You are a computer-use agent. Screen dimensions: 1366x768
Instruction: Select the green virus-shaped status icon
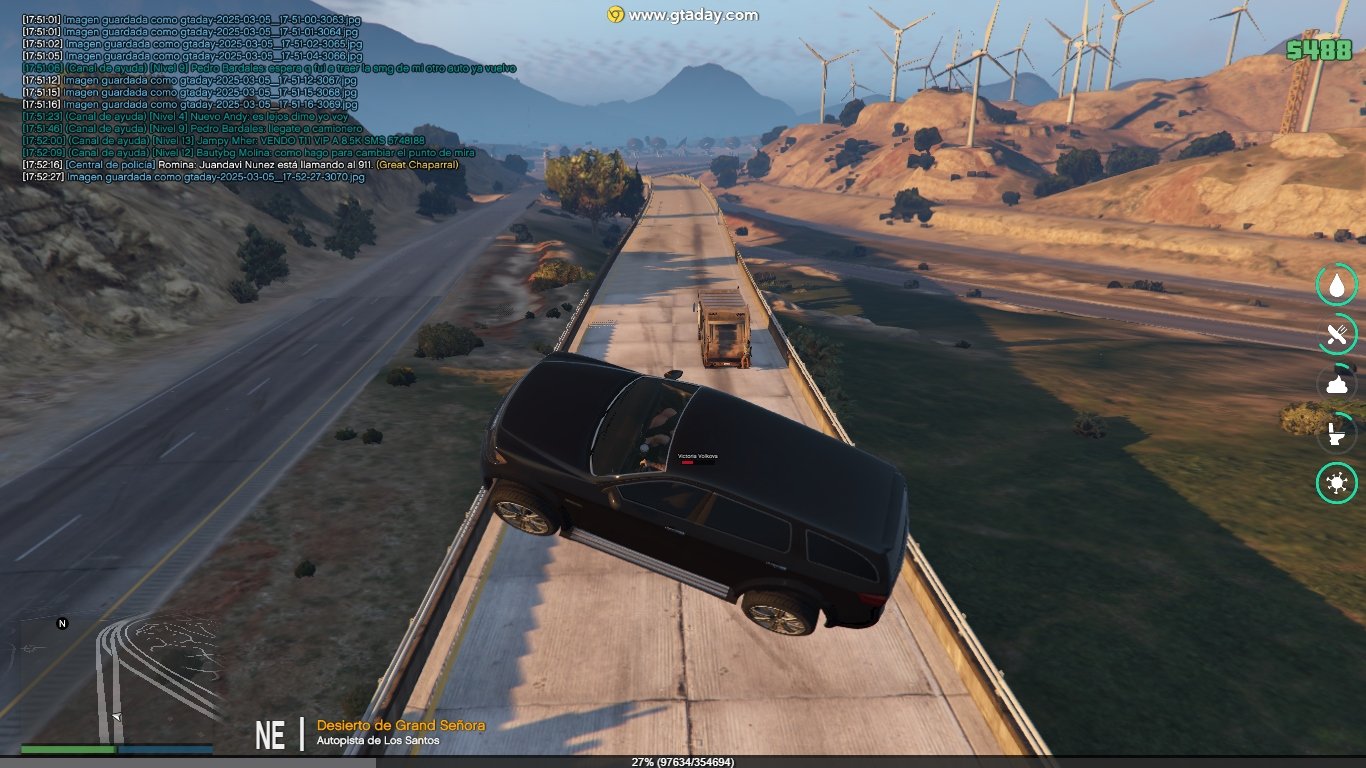pos(1336,484)
